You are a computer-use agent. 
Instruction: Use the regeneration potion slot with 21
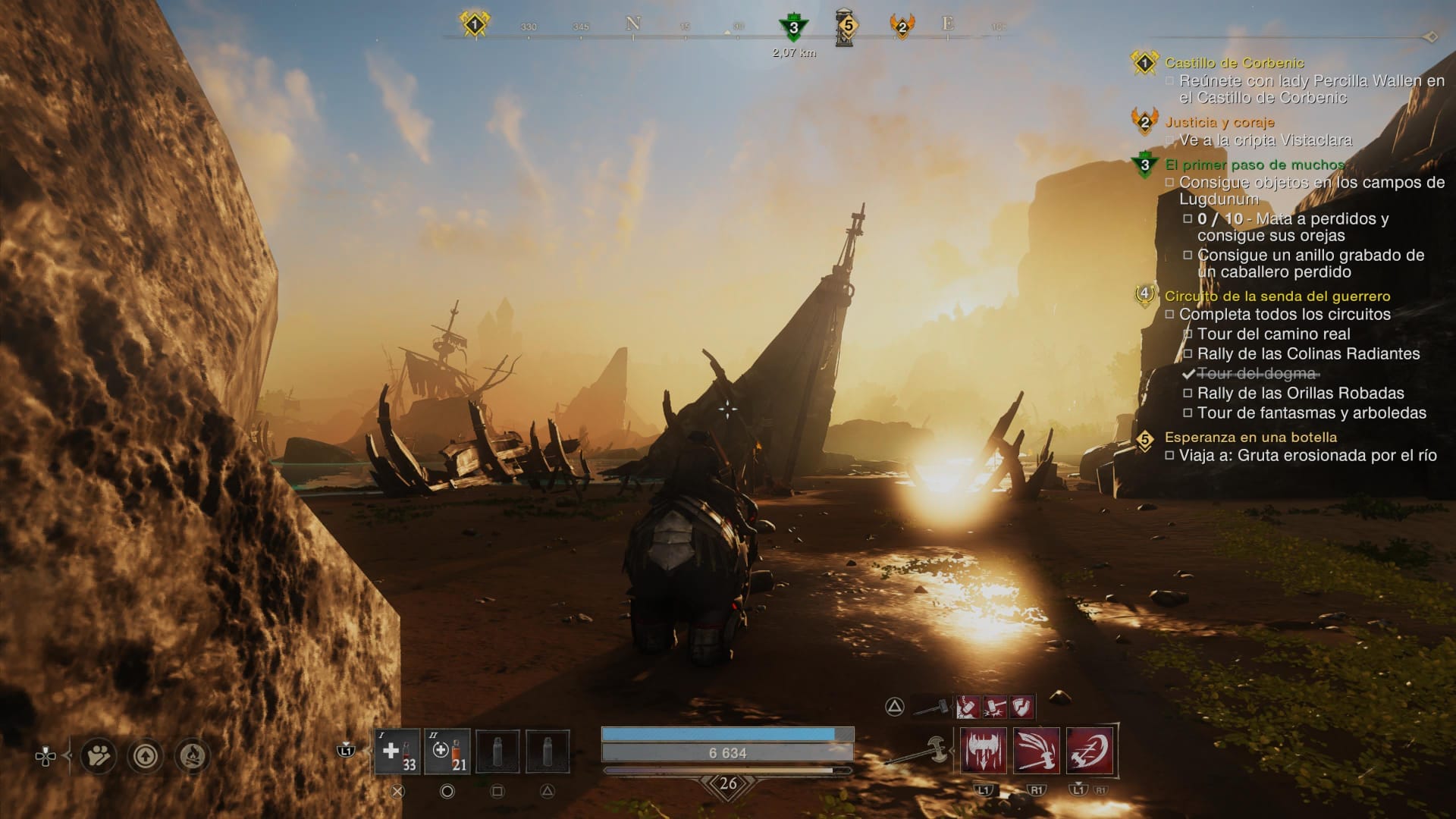(447, 752)
